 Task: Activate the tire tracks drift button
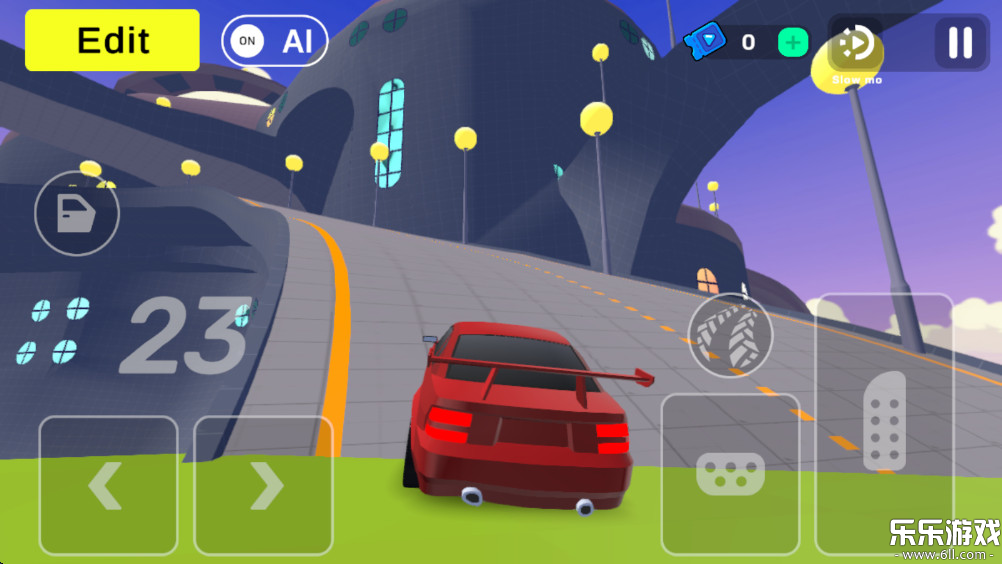tap(730, 335)
